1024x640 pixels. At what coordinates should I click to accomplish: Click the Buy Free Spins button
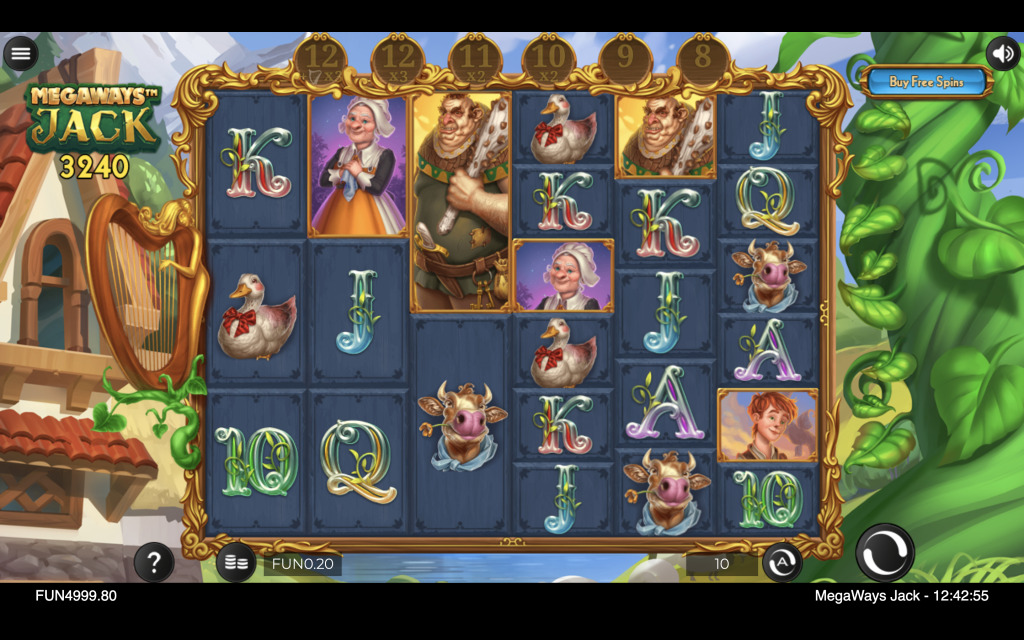click(926, 82)
